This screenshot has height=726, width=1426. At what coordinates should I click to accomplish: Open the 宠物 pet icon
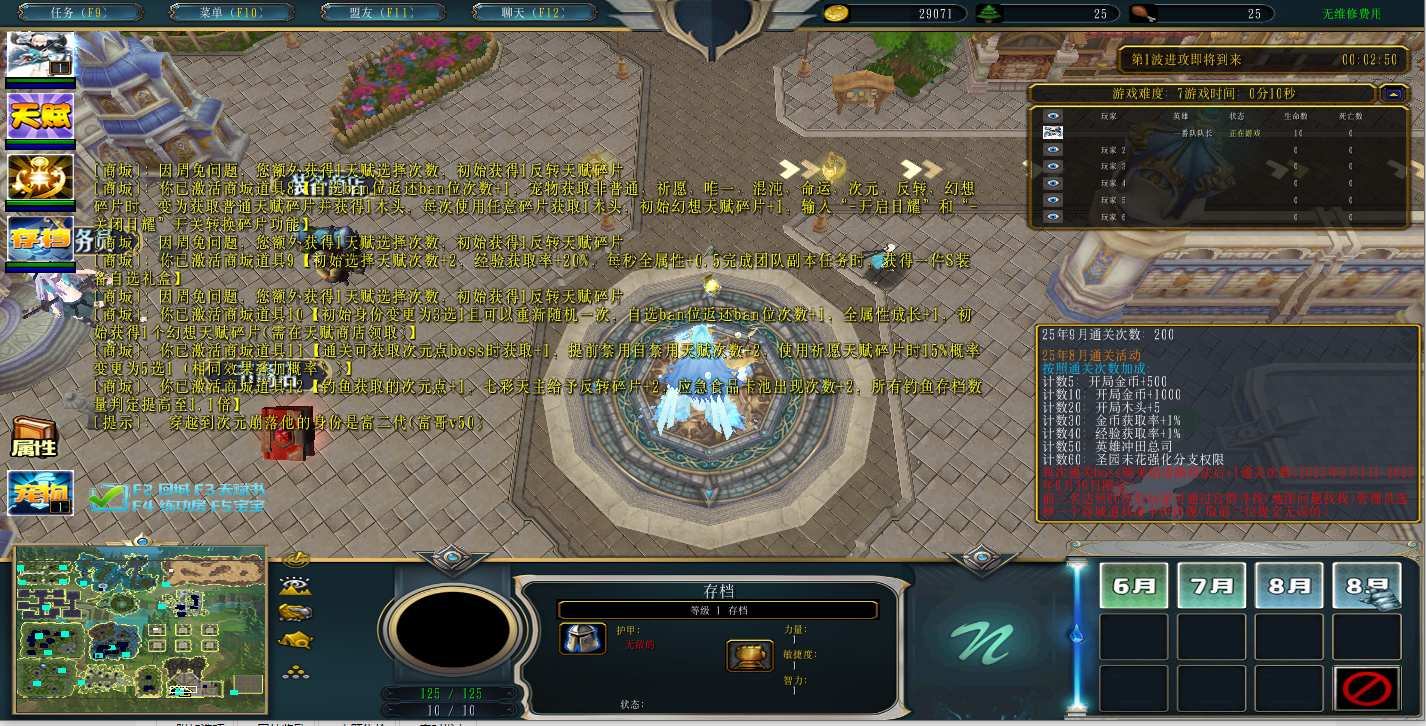tap(41, 492)
